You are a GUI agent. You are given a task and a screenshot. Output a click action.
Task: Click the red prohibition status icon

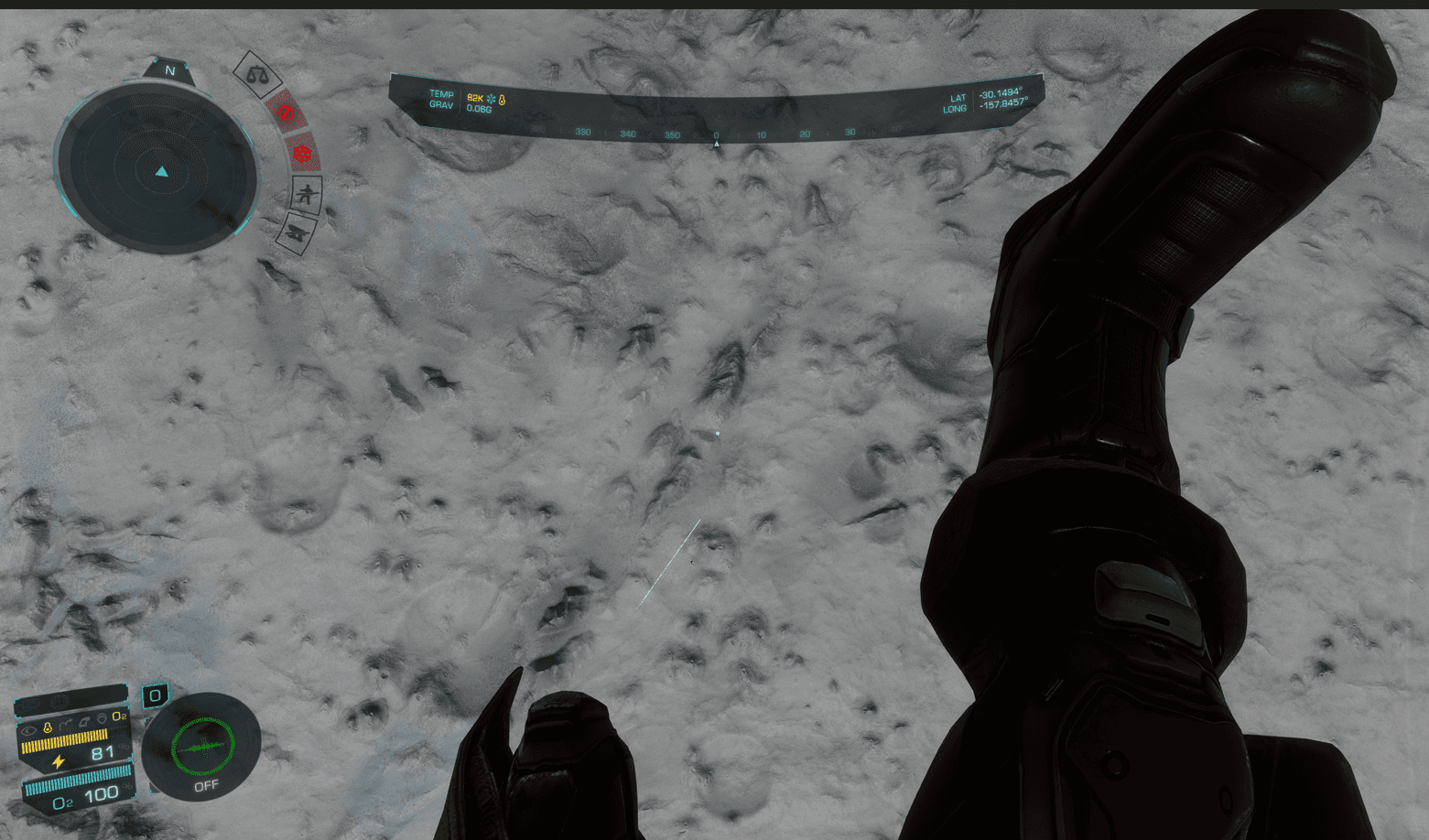coord(286,112)
